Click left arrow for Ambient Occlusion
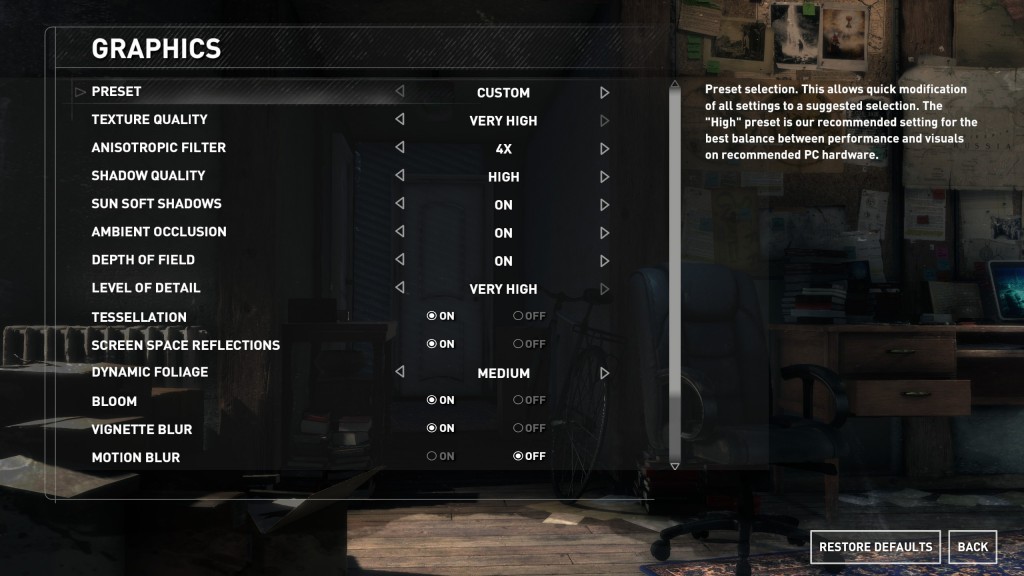 (x=400, y=232)
